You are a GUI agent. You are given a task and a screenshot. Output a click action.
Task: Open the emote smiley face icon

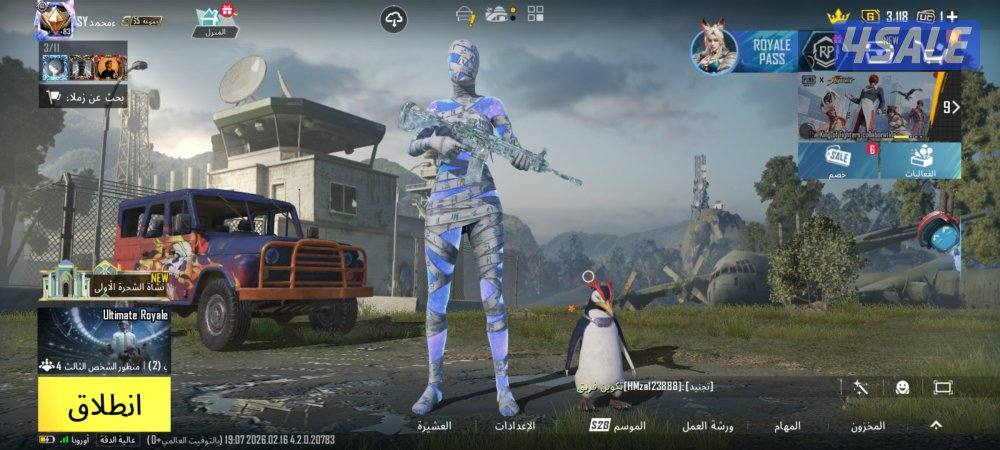(x=902, y=387)
